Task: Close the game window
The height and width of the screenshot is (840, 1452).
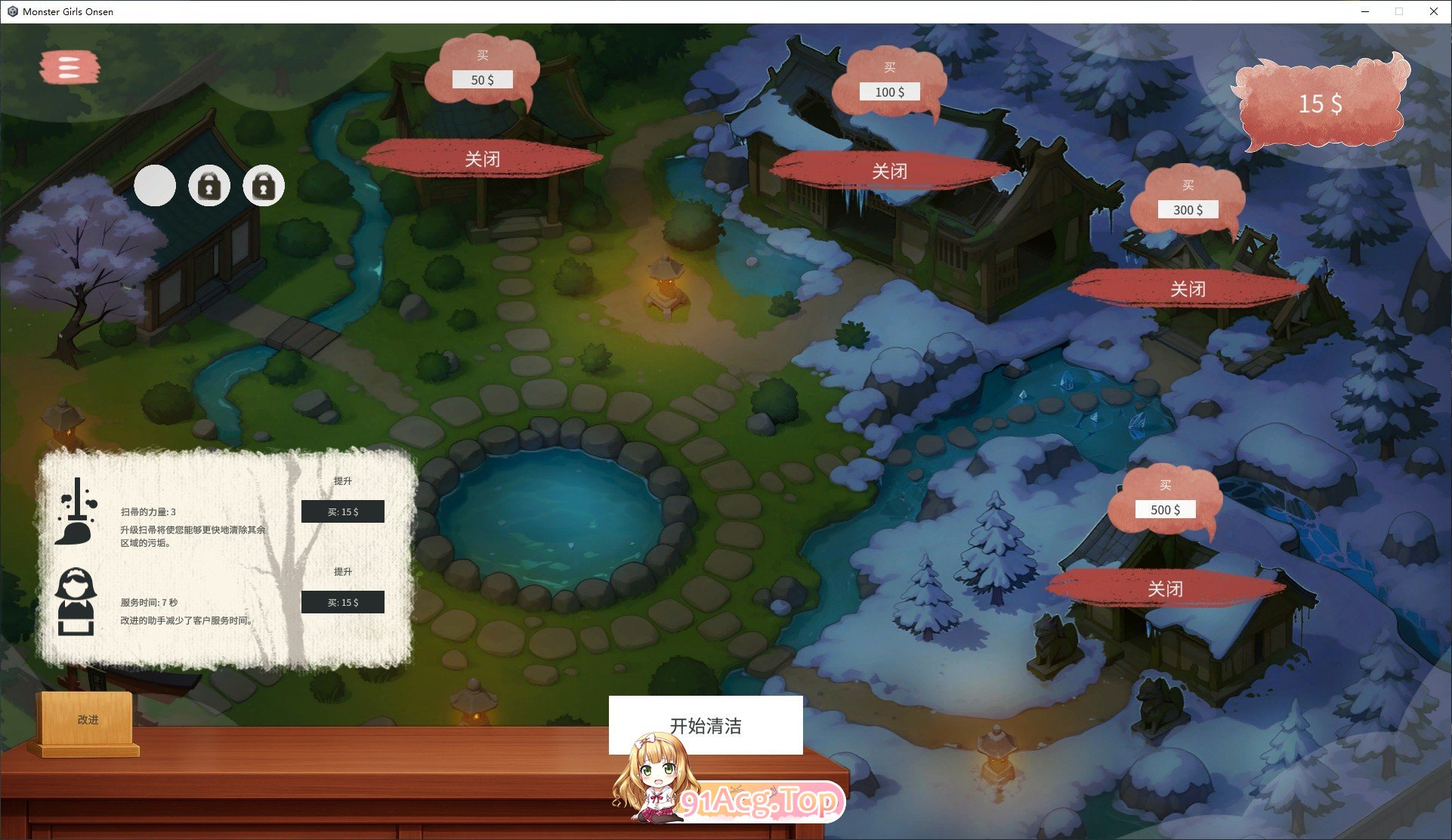Action: pos(1433,11)
